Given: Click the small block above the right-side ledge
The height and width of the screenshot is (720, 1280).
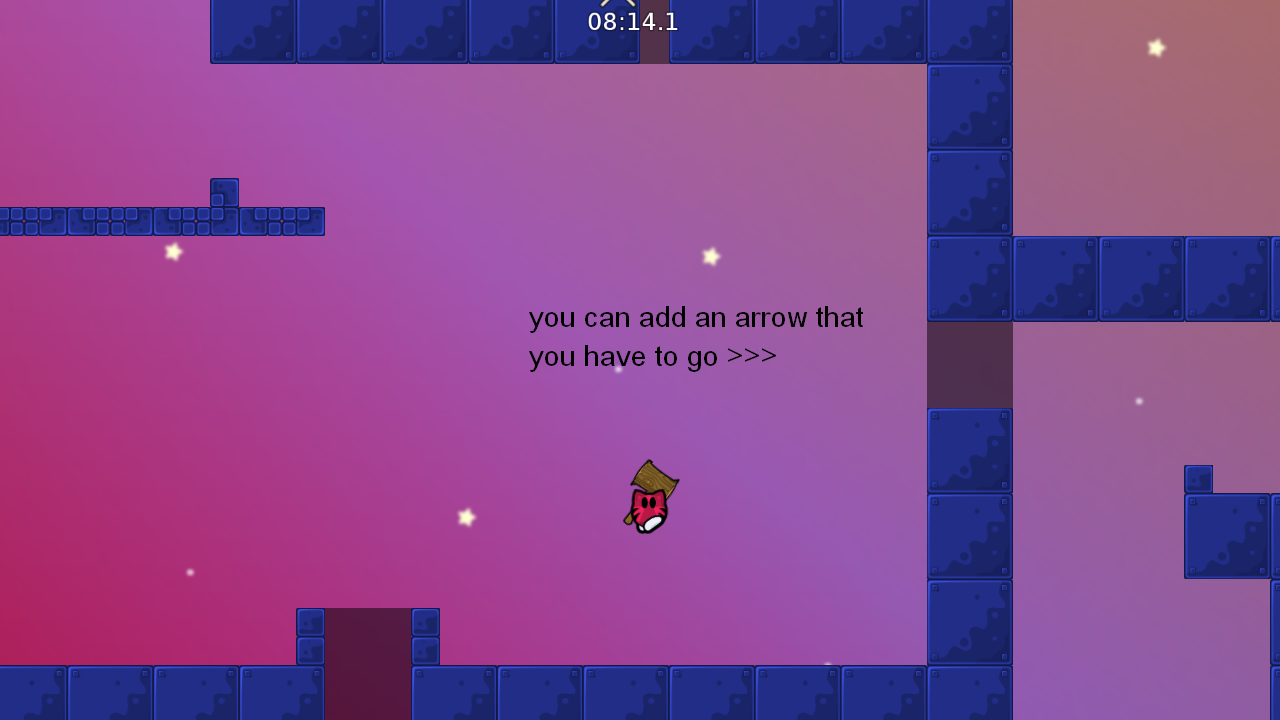Looking at the screenshot, I should point(1197,478).
